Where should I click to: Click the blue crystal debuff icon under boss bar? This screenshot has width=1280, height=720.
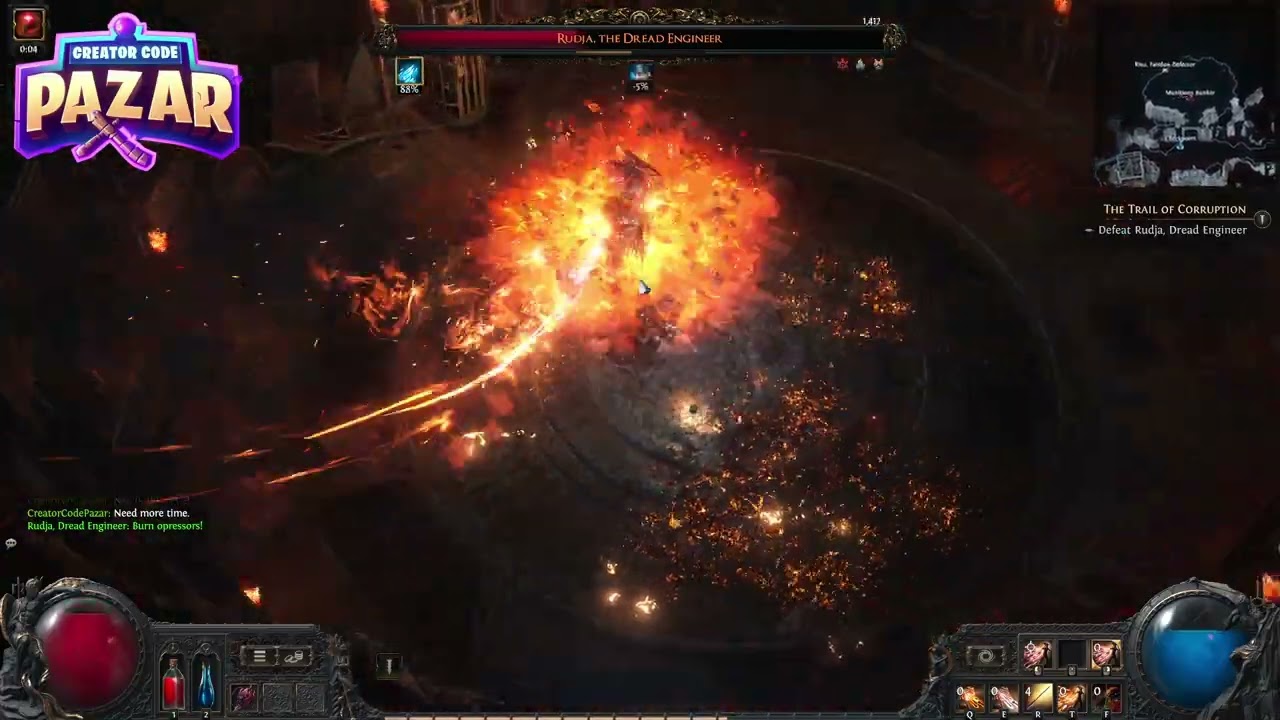(x=408, y=72)
